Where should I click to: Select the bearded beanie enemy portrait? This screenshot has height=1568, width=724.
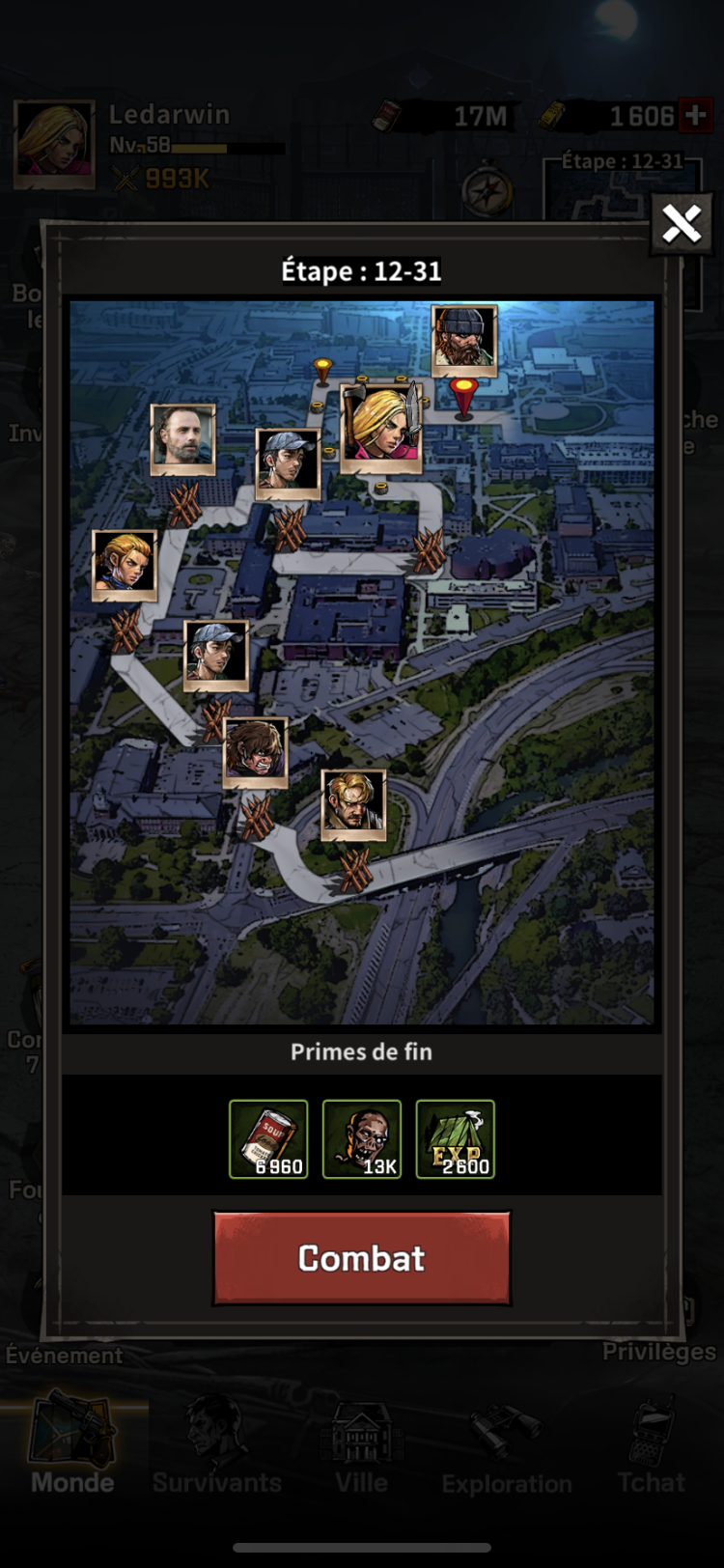coord(464,340)
